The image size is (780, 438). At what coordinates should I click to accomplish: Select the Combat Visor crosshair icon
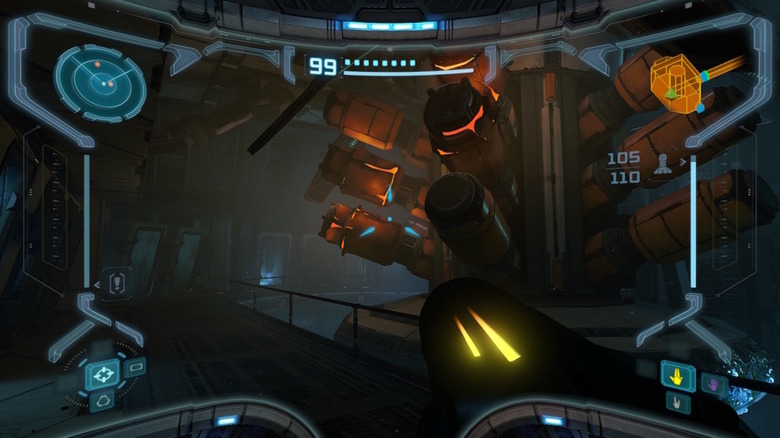pyautogui.click(x=101, y=374)
